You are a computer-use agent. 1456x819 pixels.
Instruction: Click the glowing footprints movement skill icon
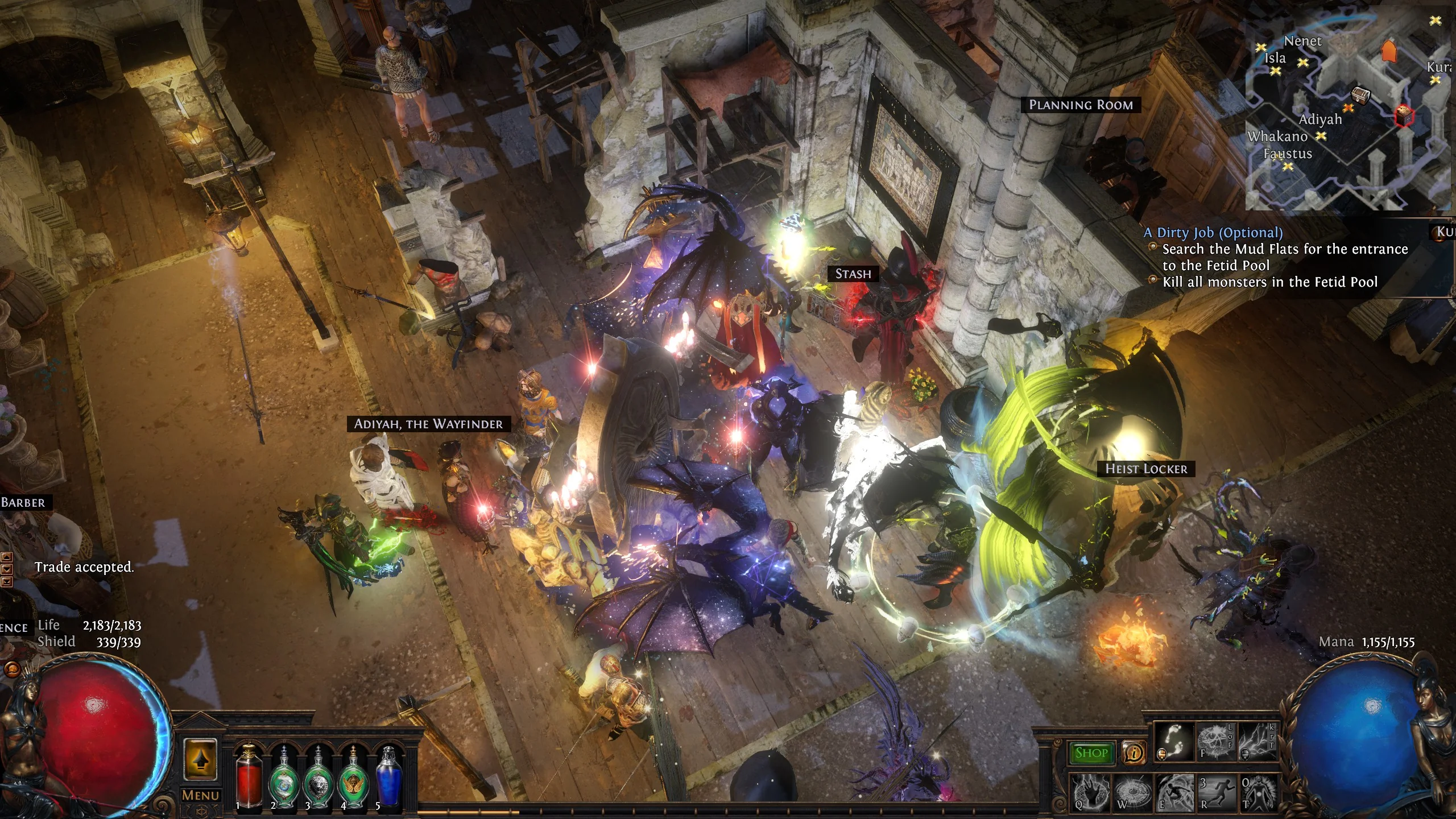(1174, 743)
